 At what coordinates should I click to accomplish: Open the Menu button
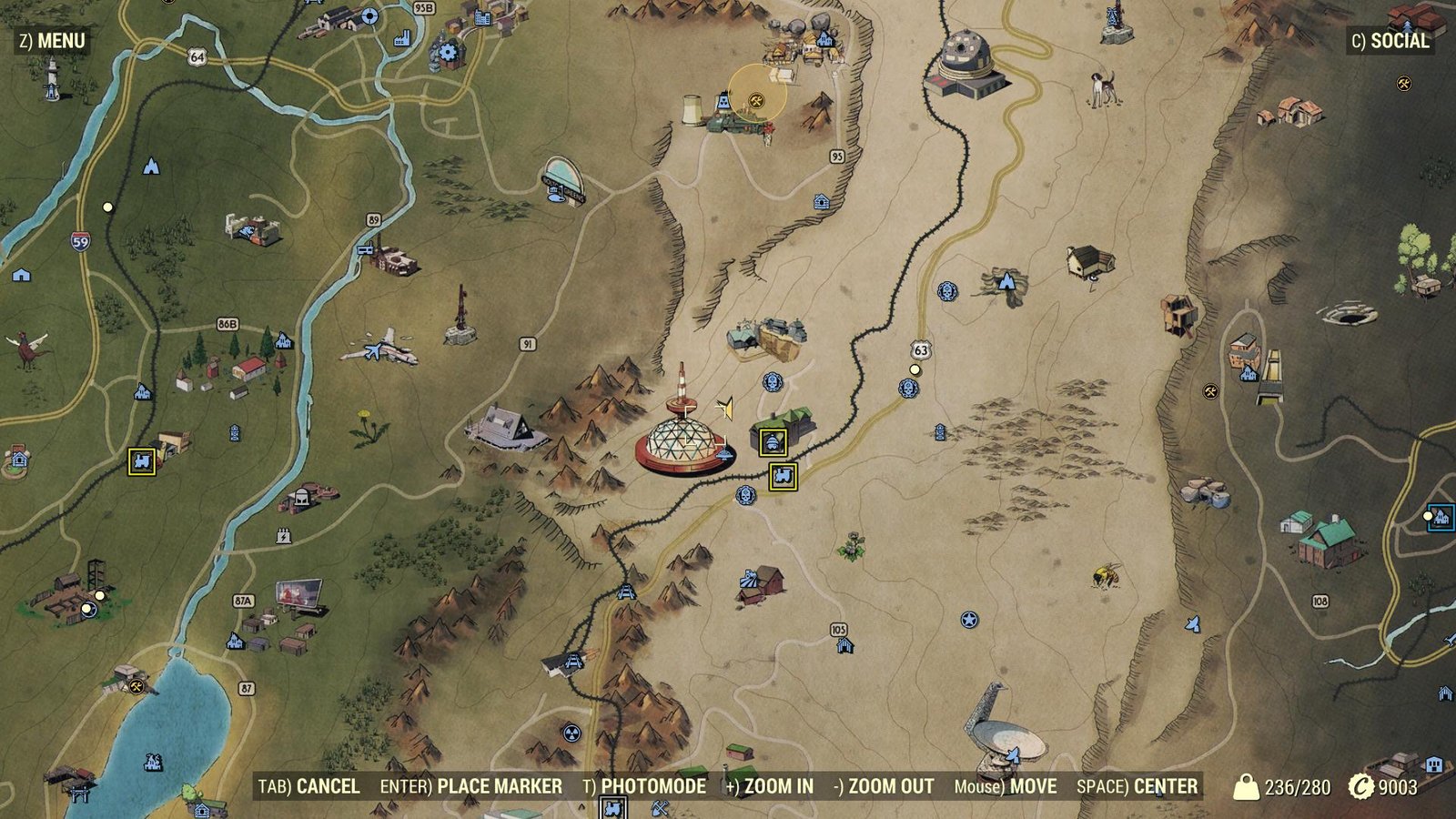52,41
